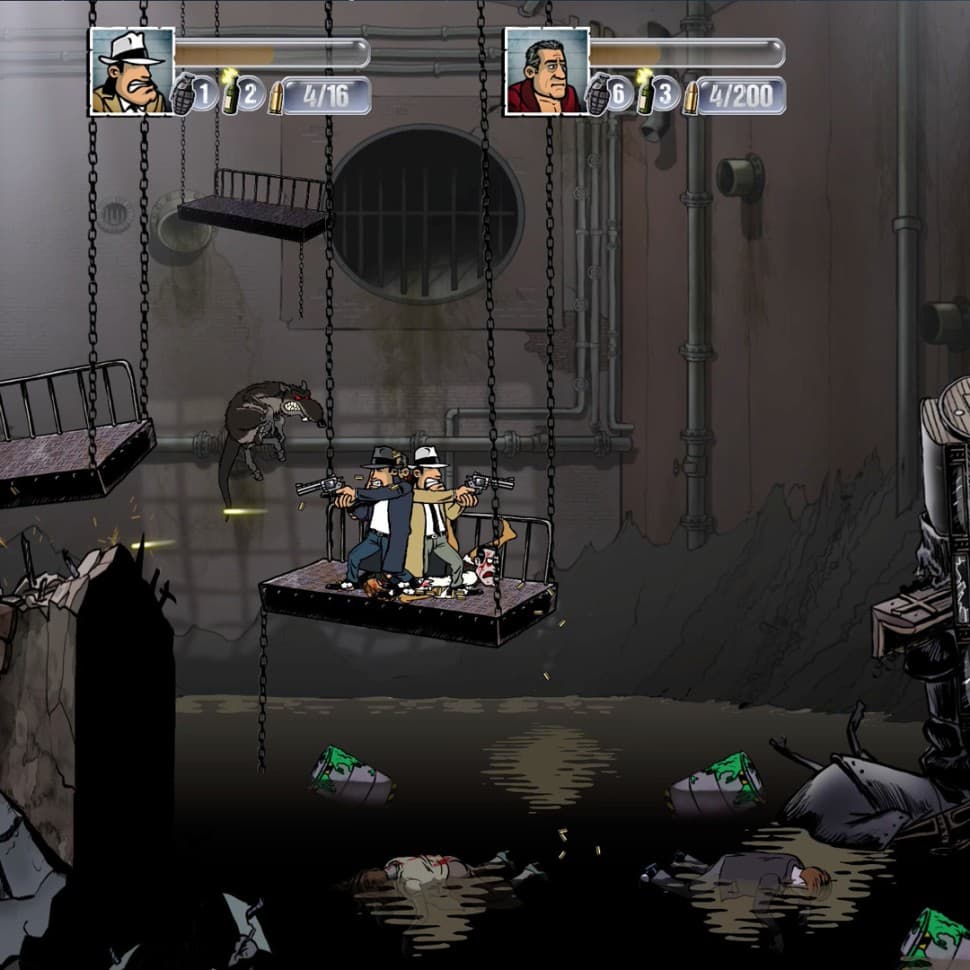Choose the fedora player's molotov bottle icon
This screenshot has width=970, height=970.
click(x=231, y=94)
